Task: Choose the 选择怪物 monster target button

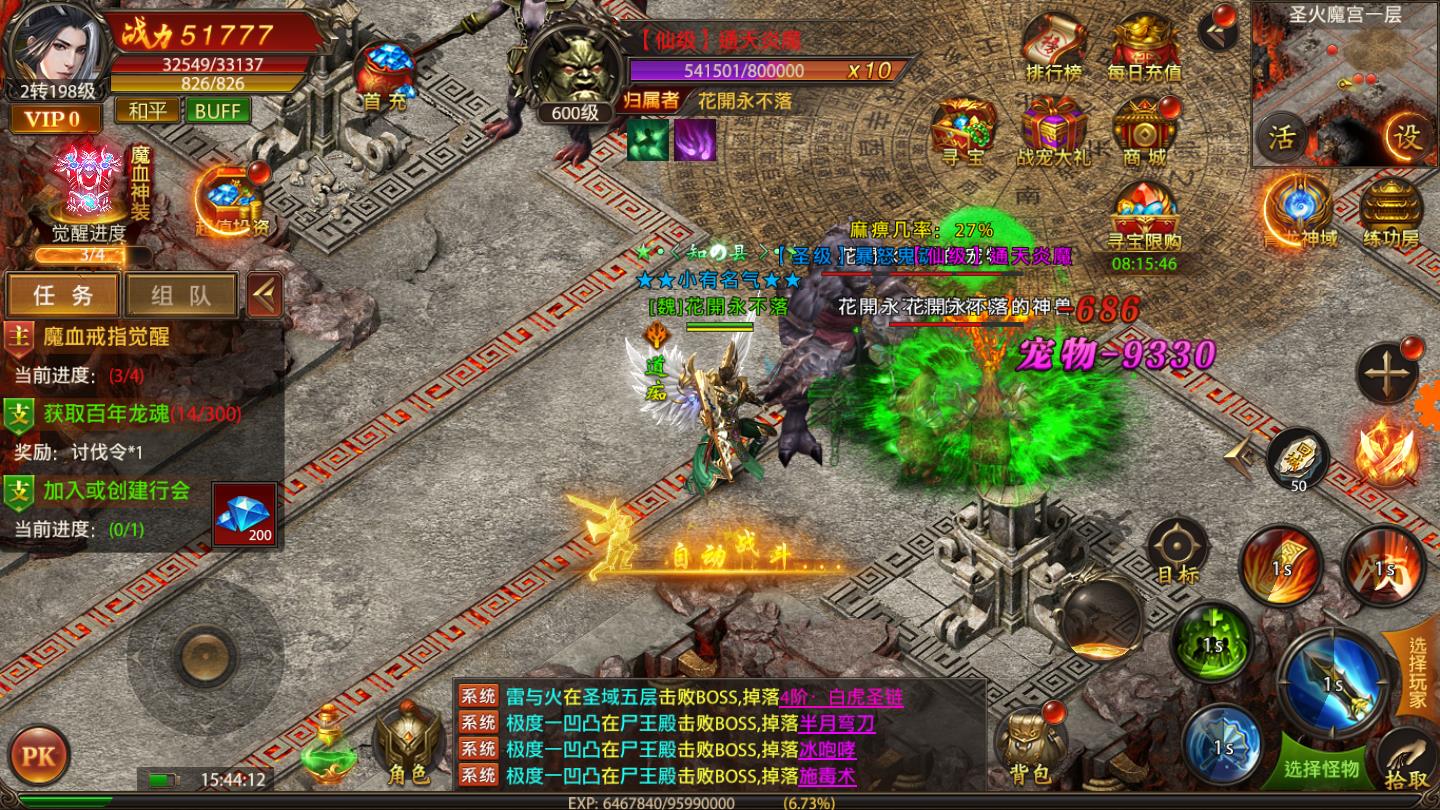Action: coord(1322,768)
